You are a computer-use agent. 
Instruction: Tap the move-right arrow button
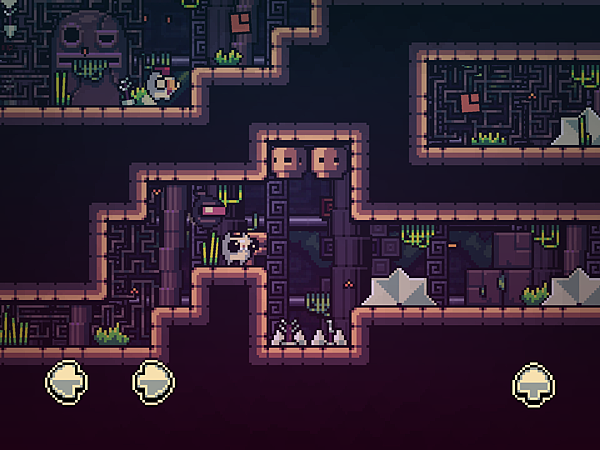tap(153, 381)
